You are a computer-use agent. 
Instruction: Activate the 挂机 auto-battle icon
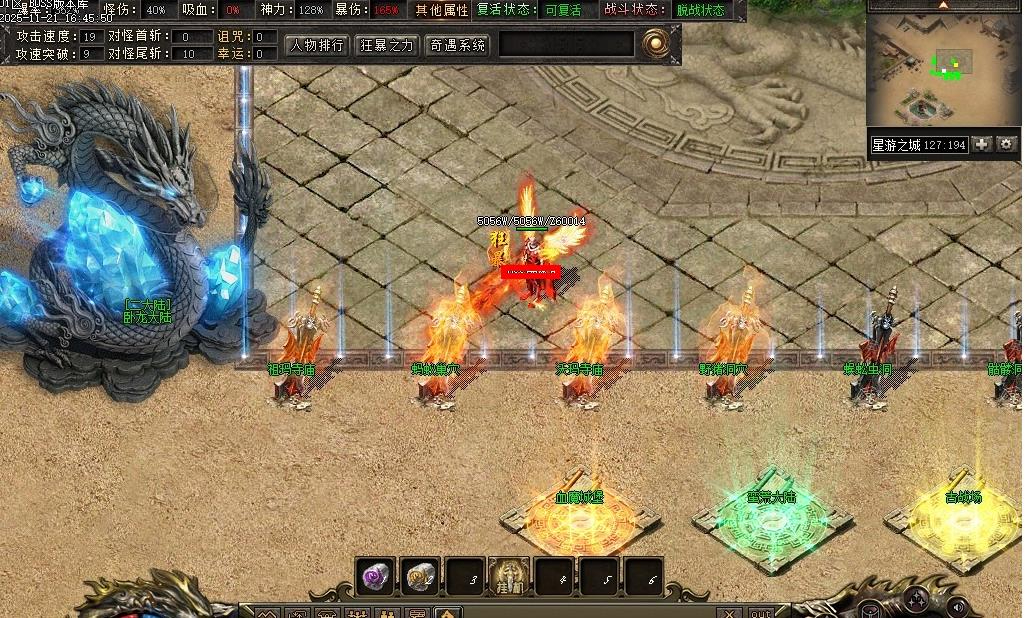pyautogui.click(x=509, y=577)
